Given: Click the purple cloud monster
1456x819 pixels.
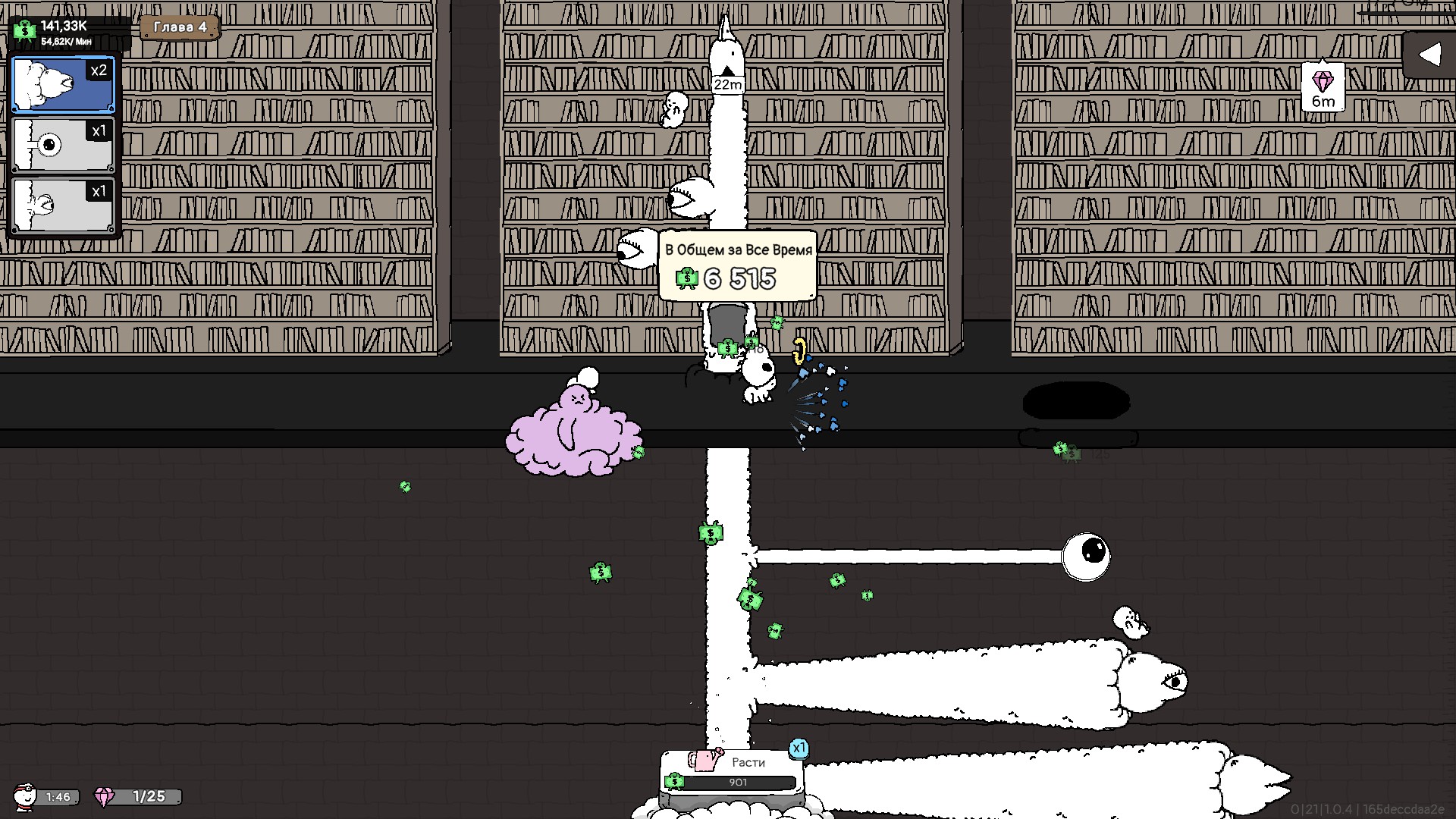Looking at the screenshot, I should click(x=576, y=432).
